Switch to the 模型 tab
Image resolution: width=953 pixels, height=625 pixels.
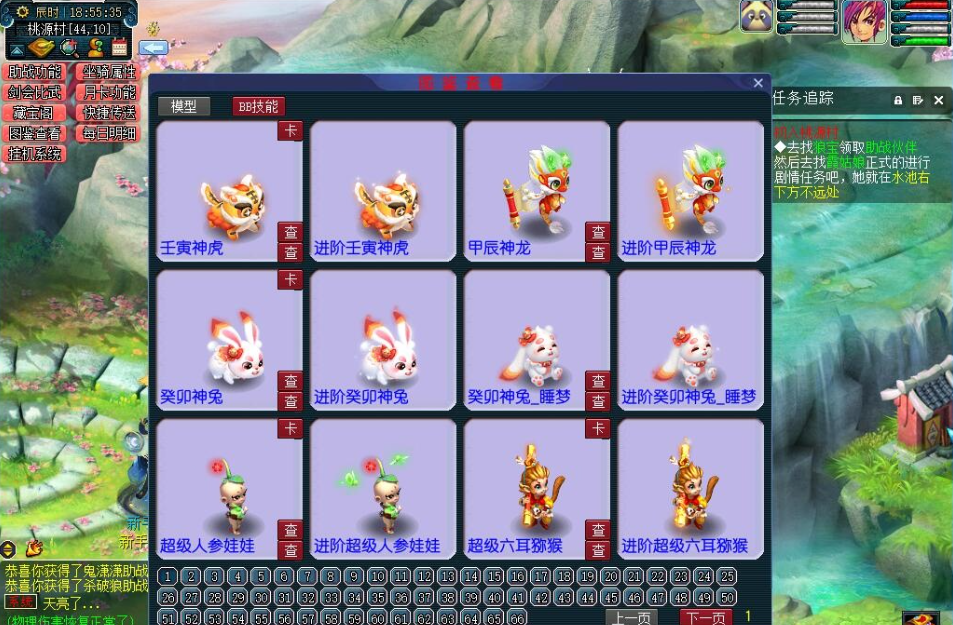click(184, 106)
